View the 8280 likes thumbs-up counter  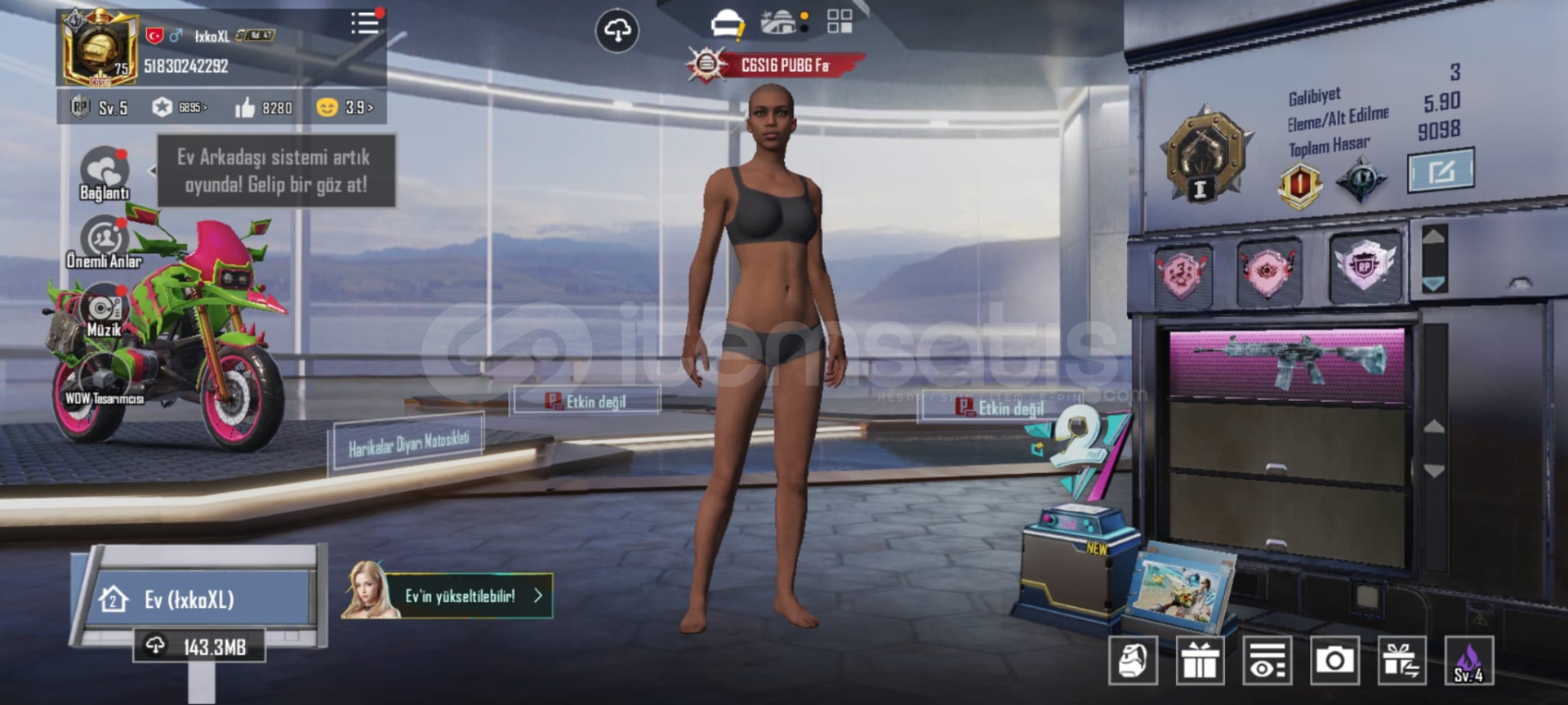(x=263, y=107)
